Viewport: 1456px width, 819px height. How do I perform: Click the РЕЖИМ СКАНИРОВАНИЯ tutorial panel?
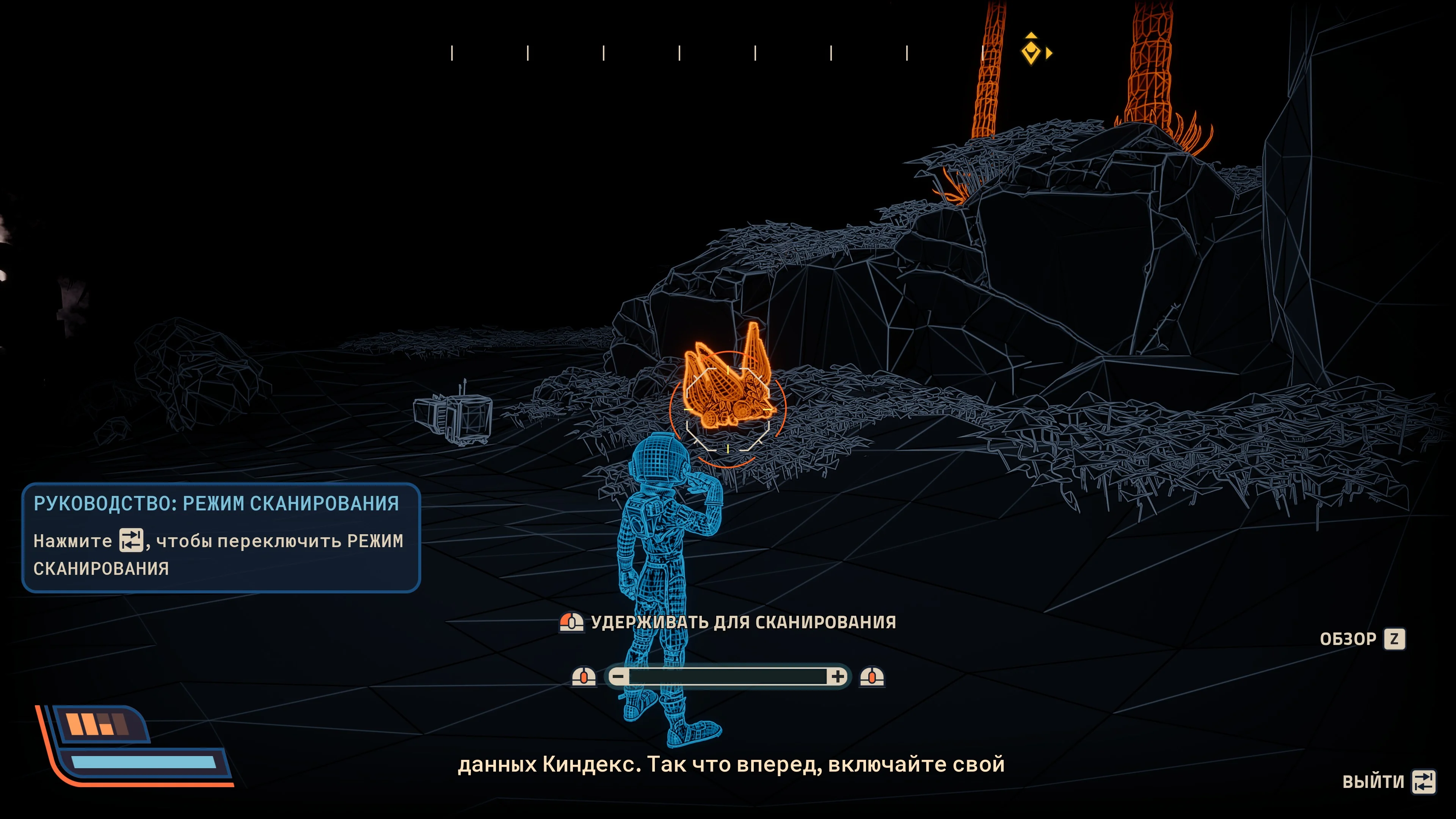pos(221,537)
